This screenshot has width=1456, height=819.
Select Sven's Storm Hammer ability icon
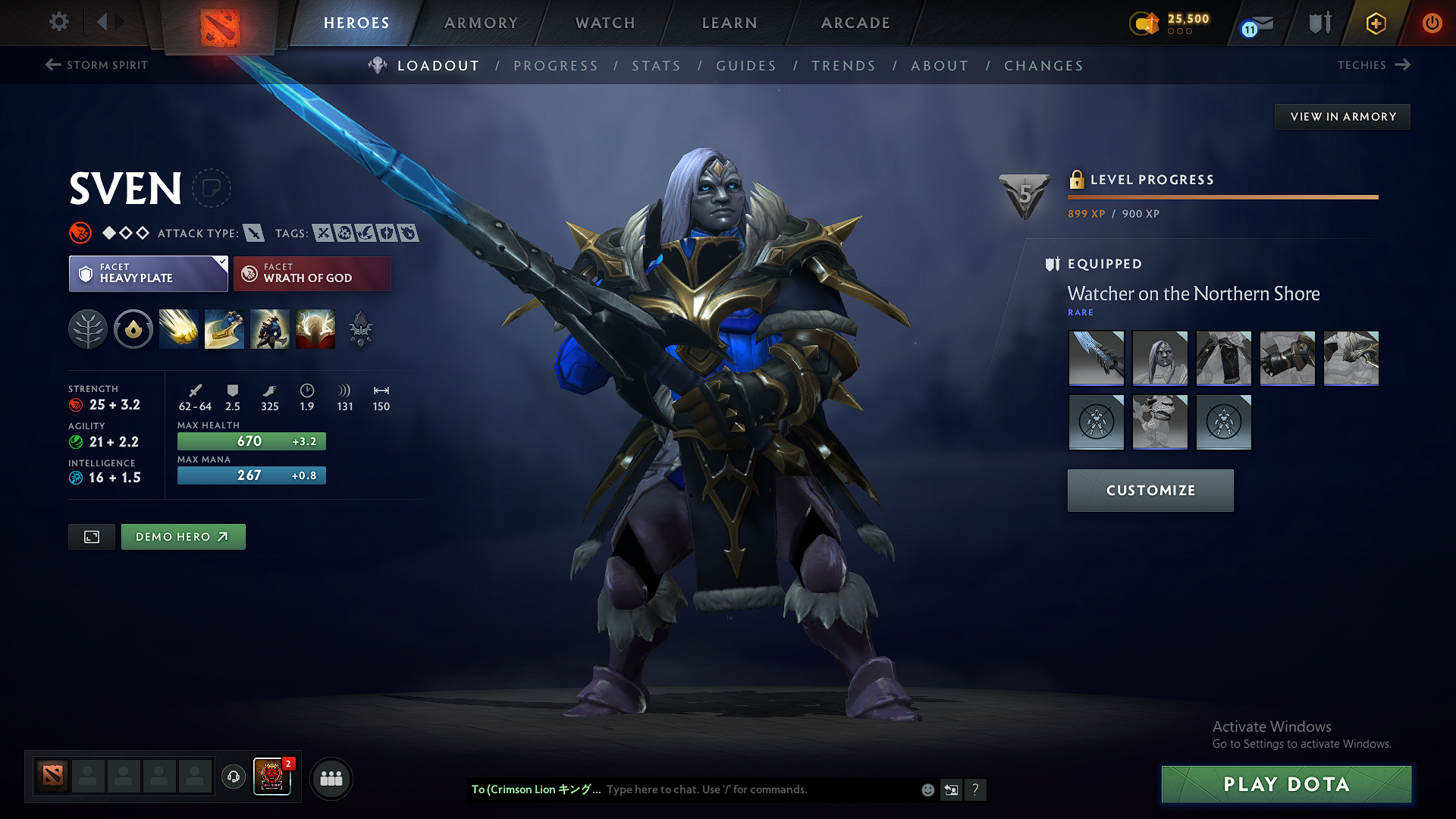pyautogui.click(x=178, y=328)
